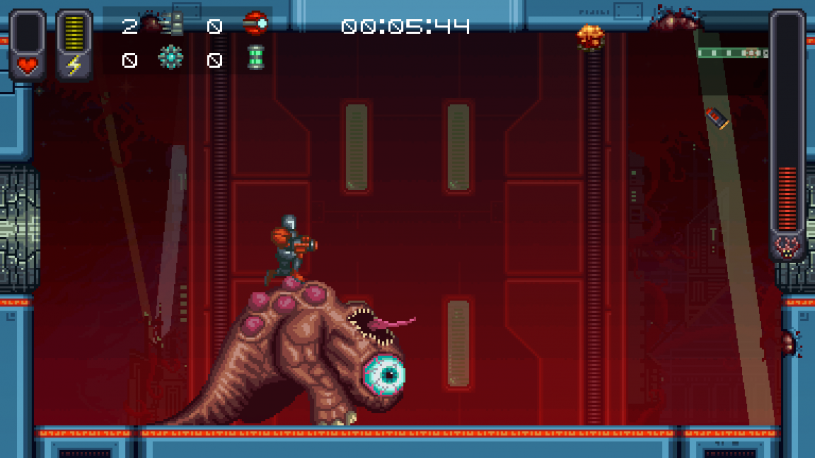Viewport: 815px width, 458px height.
Task: Click the boss skull emblem icon
Action: point(788,246)
